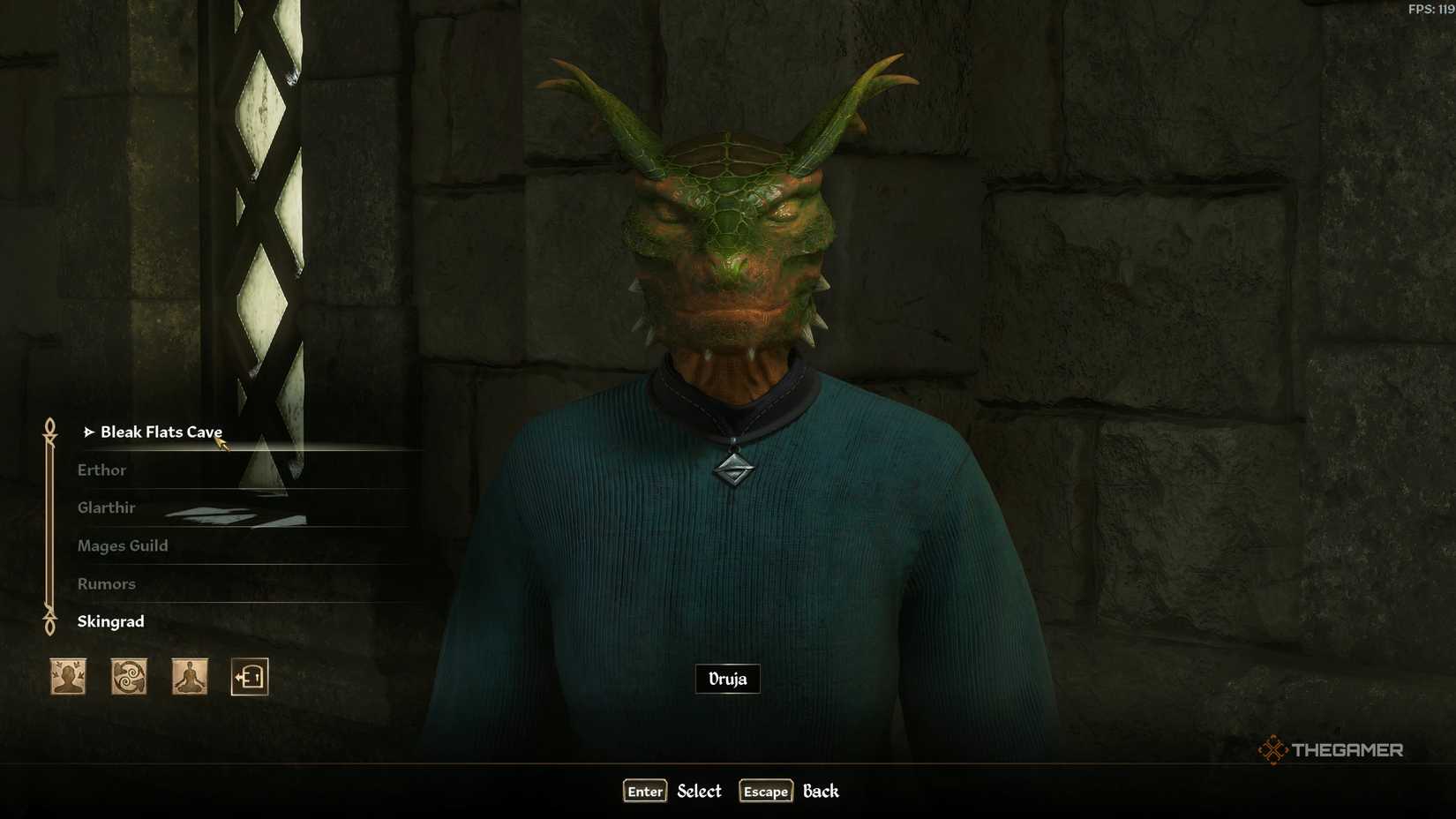Viewport: 1456px width, 819px height.
Task: Choose the Glarthir dialogue topic
Action: coord(106,507)
